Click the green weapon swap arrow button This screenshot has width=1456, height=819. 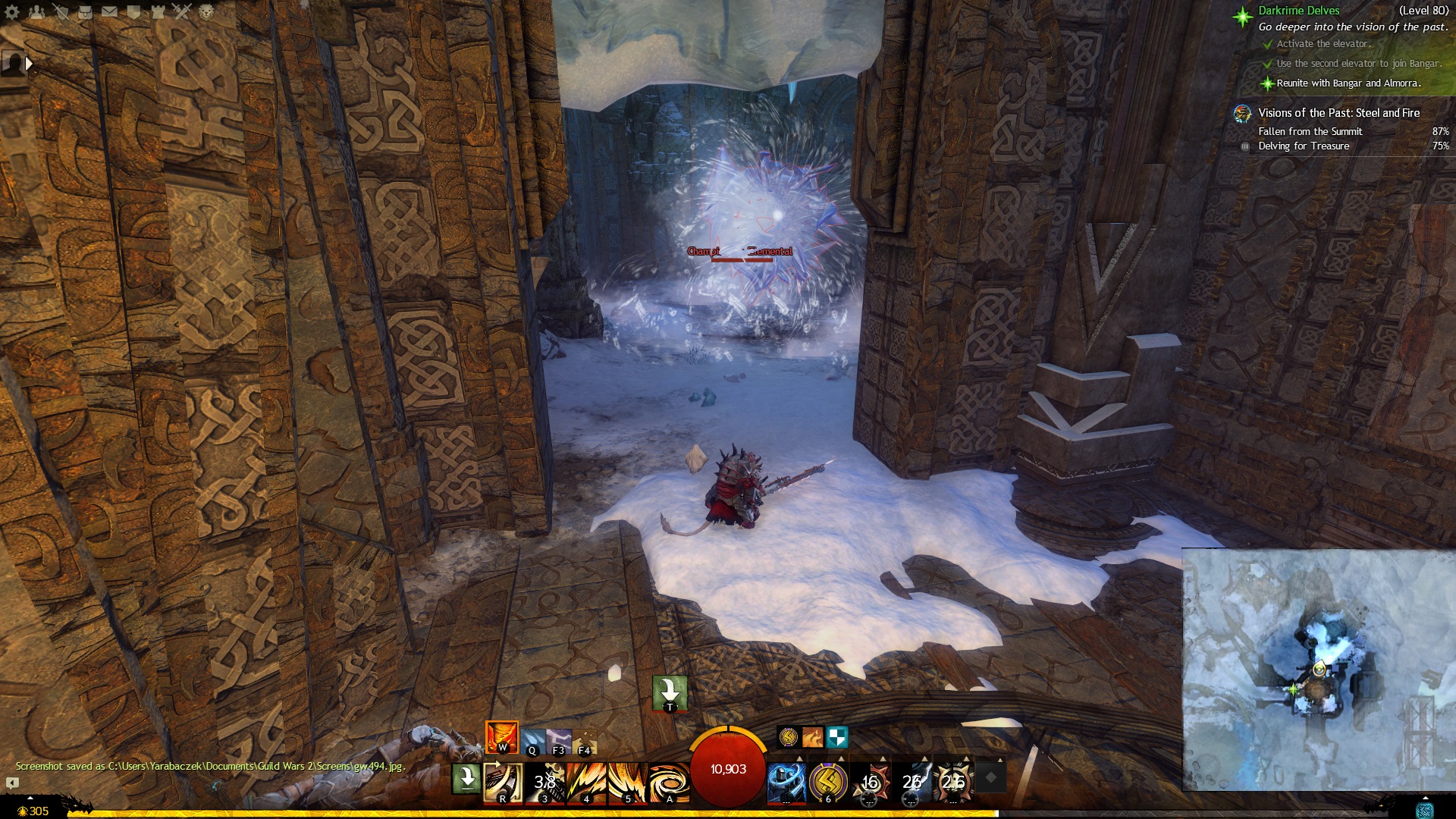coord(466,779)
